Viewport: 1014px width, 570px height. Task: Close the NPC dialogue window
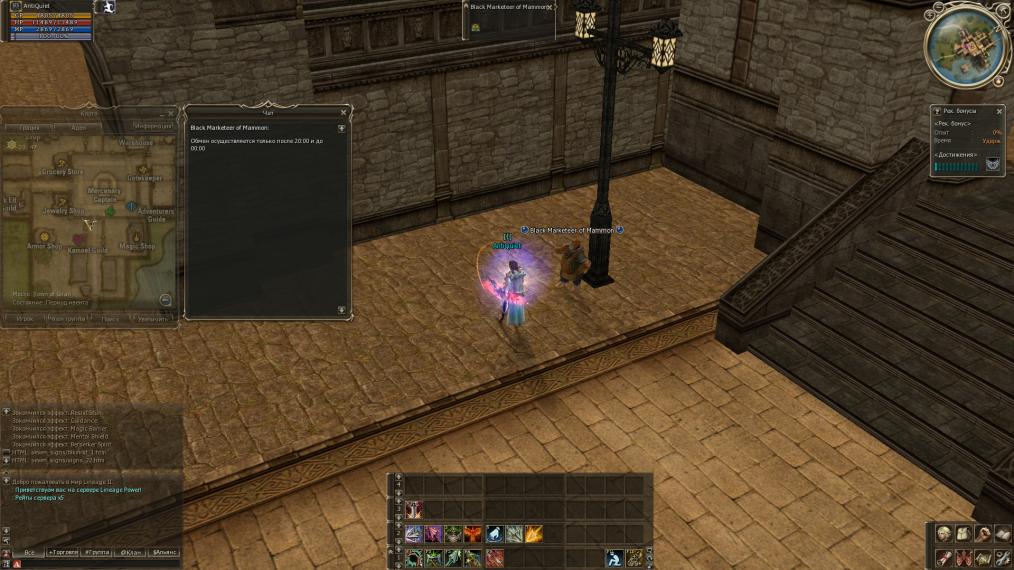tap(344, 113)
